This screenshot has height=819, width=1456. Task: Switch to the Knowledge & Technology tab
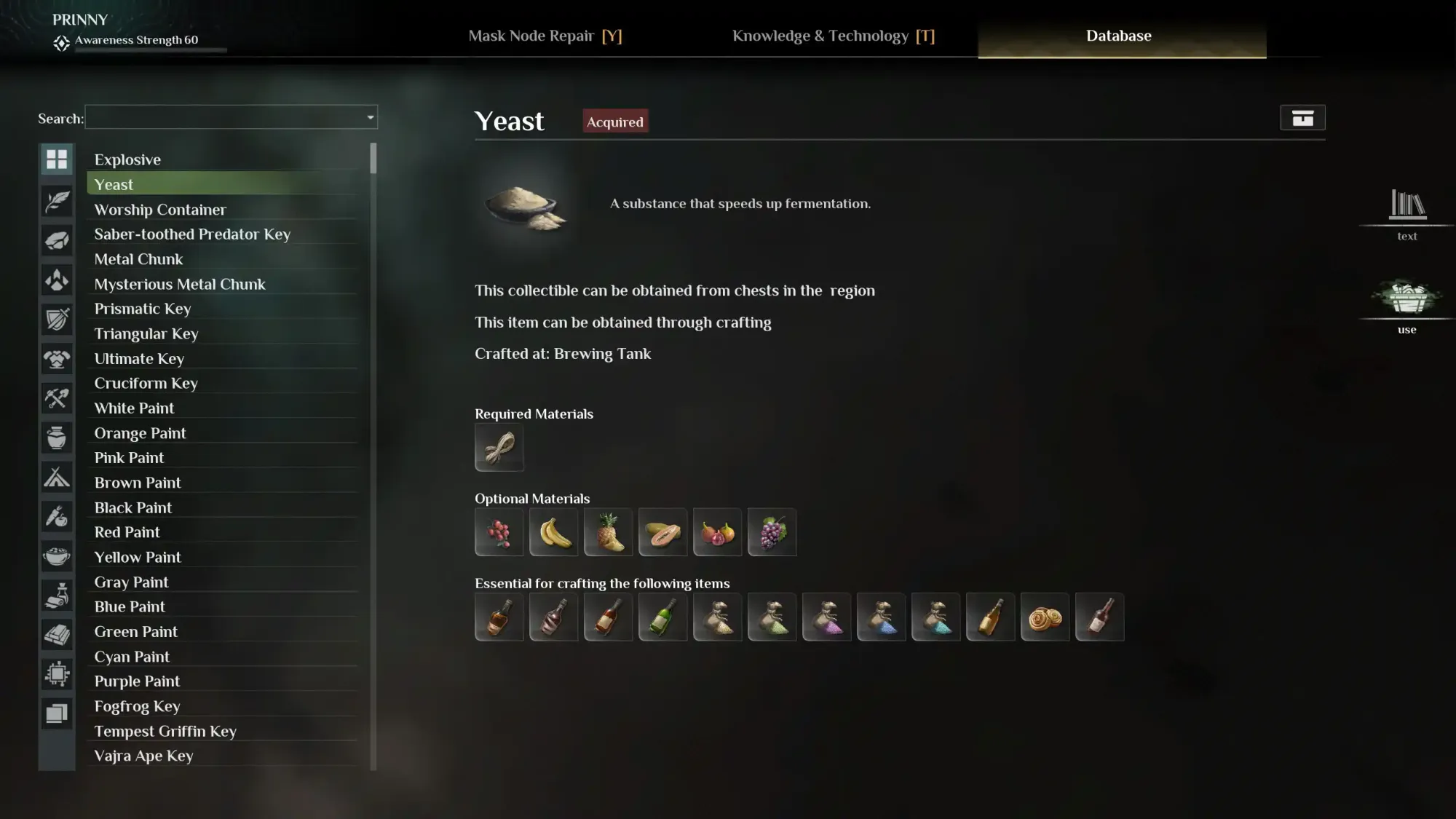point(834,36)
